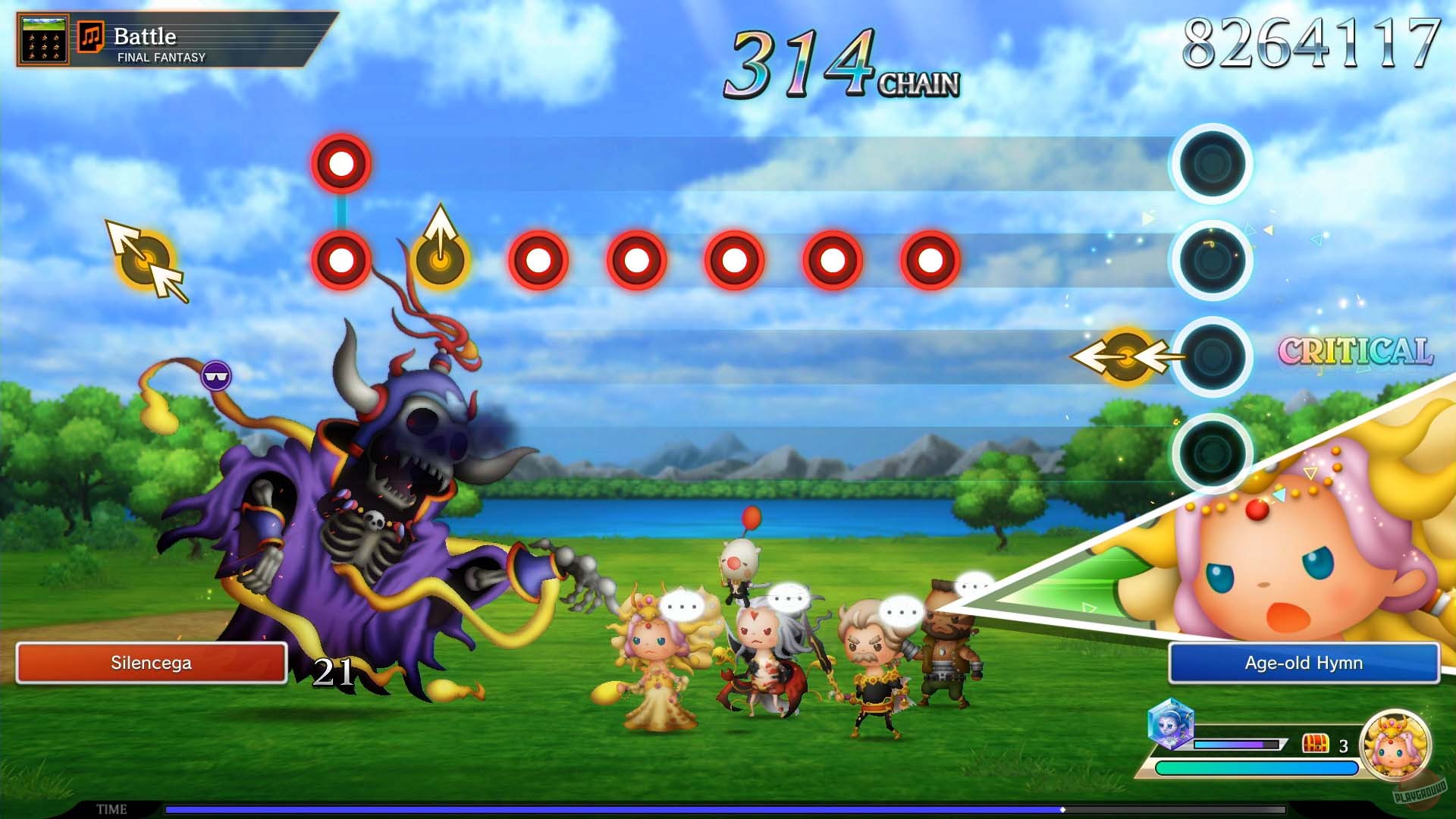This screenshot has width=1456, height=819.
Task: Select the Battle song title
Action: pos(144,35)
